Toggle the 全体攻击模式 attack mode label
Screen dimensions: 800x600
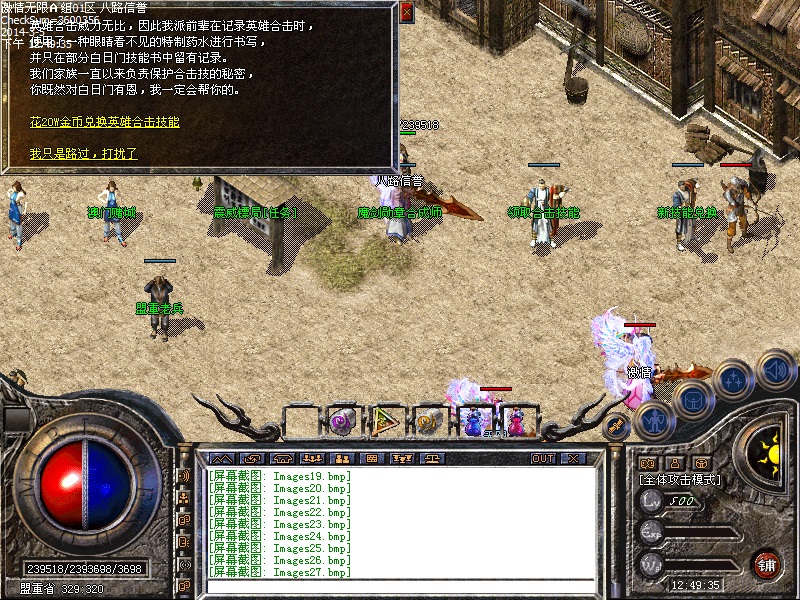click(682, 480)
